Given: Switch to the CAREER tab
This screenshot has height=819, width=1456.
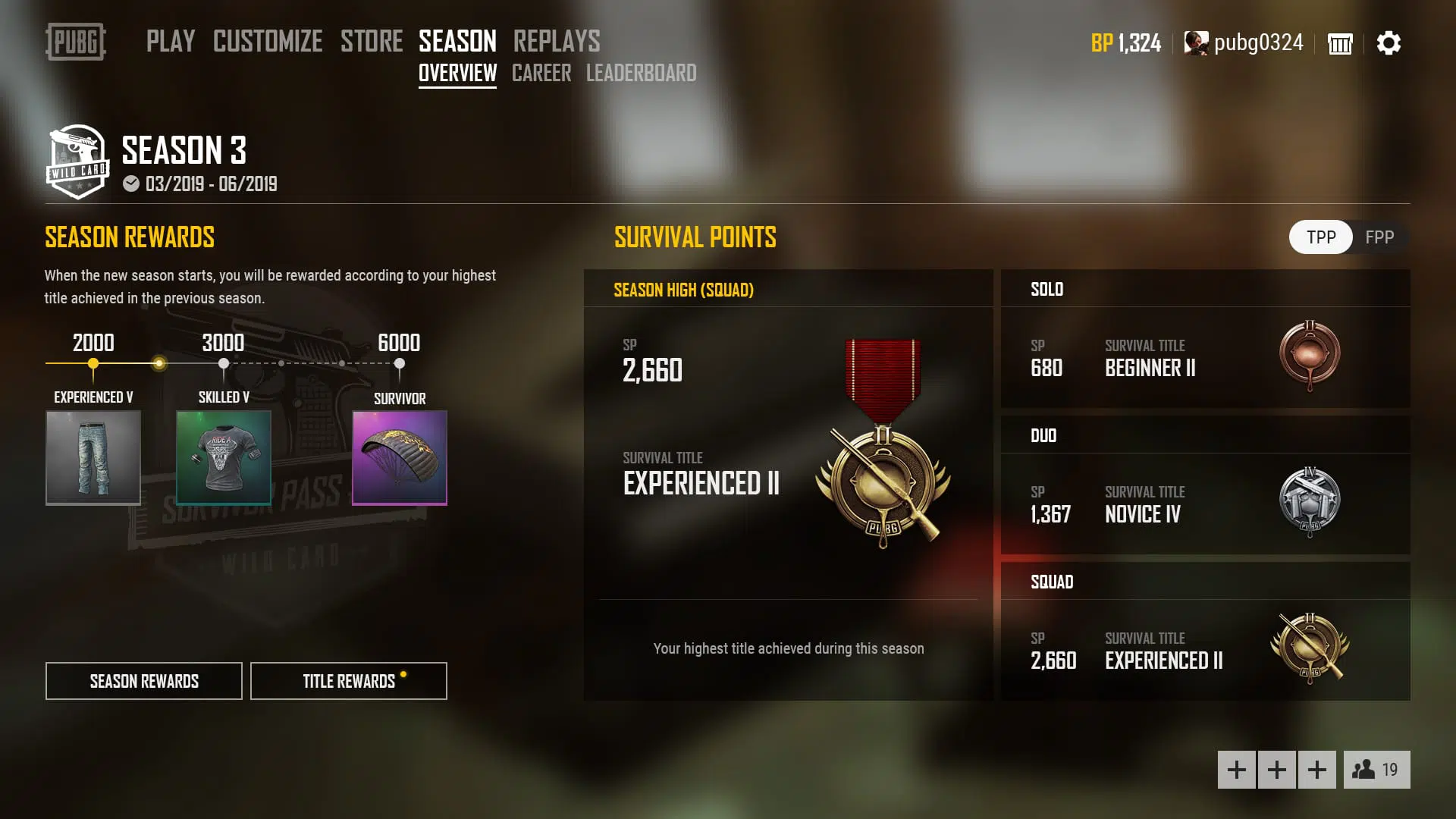Looking at the screenshot, I should (541, 73).
